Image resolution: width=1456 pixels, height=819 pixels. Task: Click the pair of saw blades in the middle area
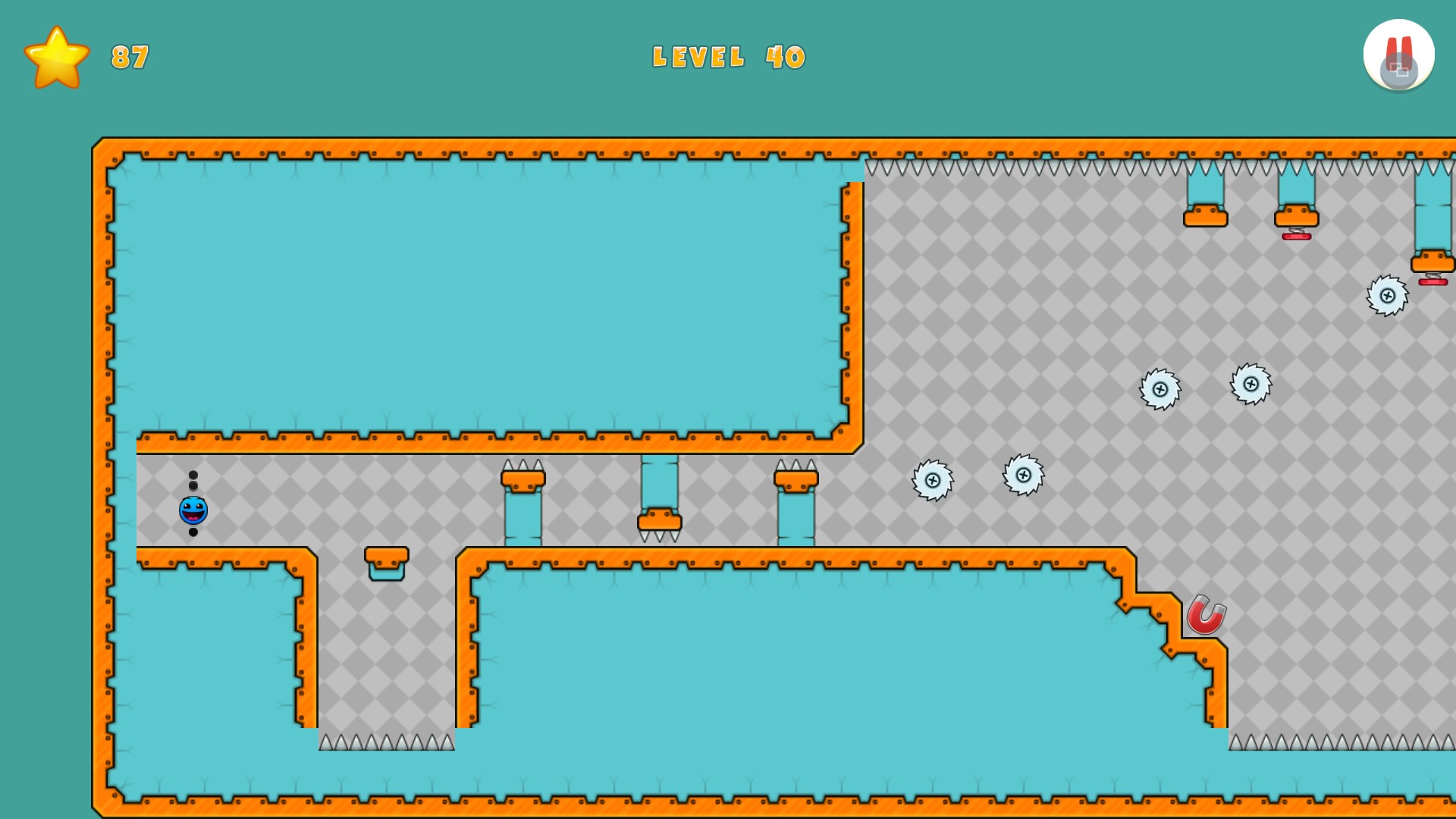978,478
